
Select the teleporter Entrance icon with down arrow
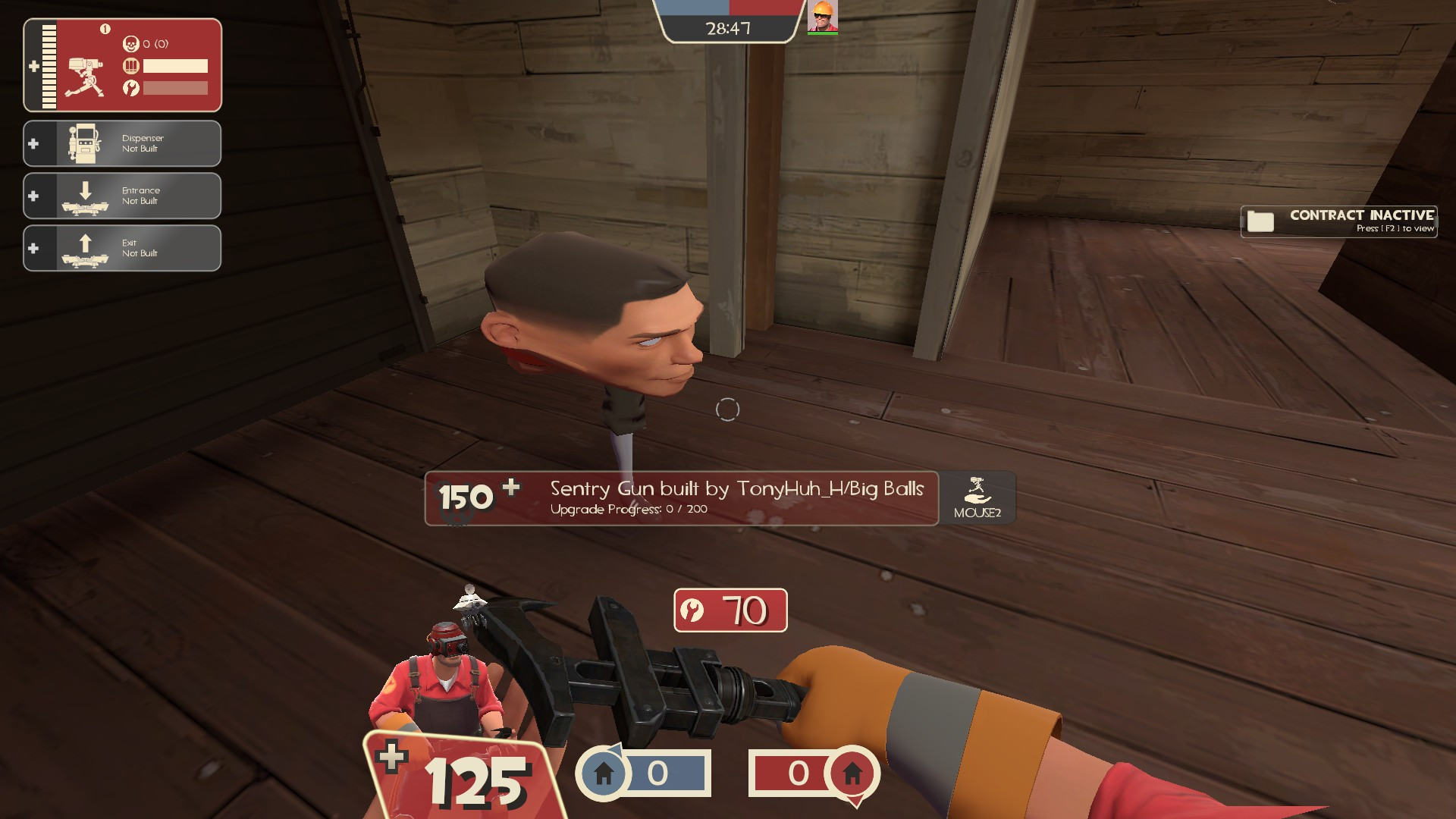click(x=83, y=196)
